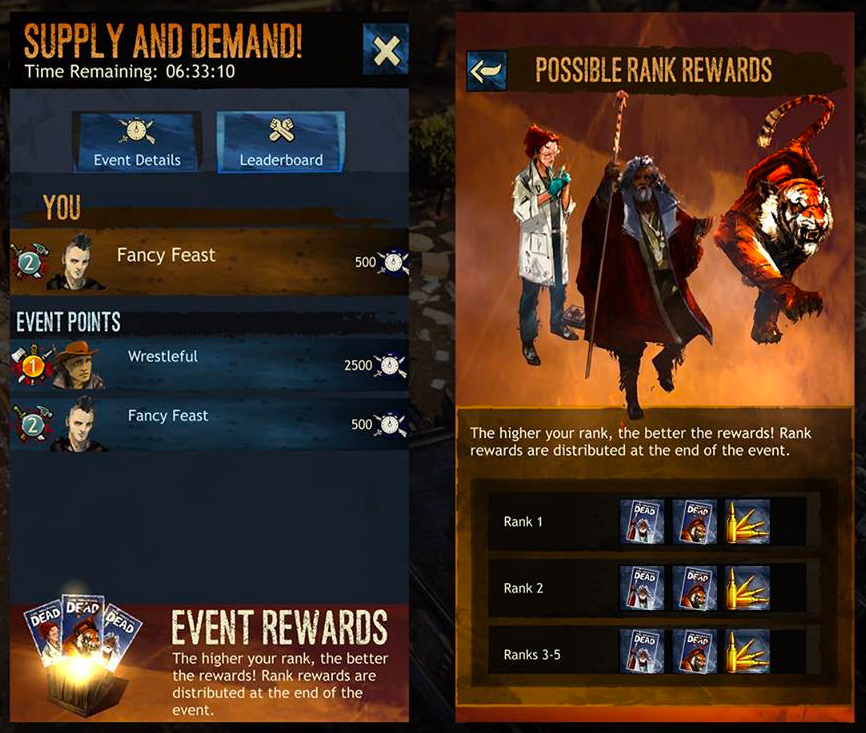Go back from Possible Rank Rewards

pyautogui.click(x=487, y=71)
